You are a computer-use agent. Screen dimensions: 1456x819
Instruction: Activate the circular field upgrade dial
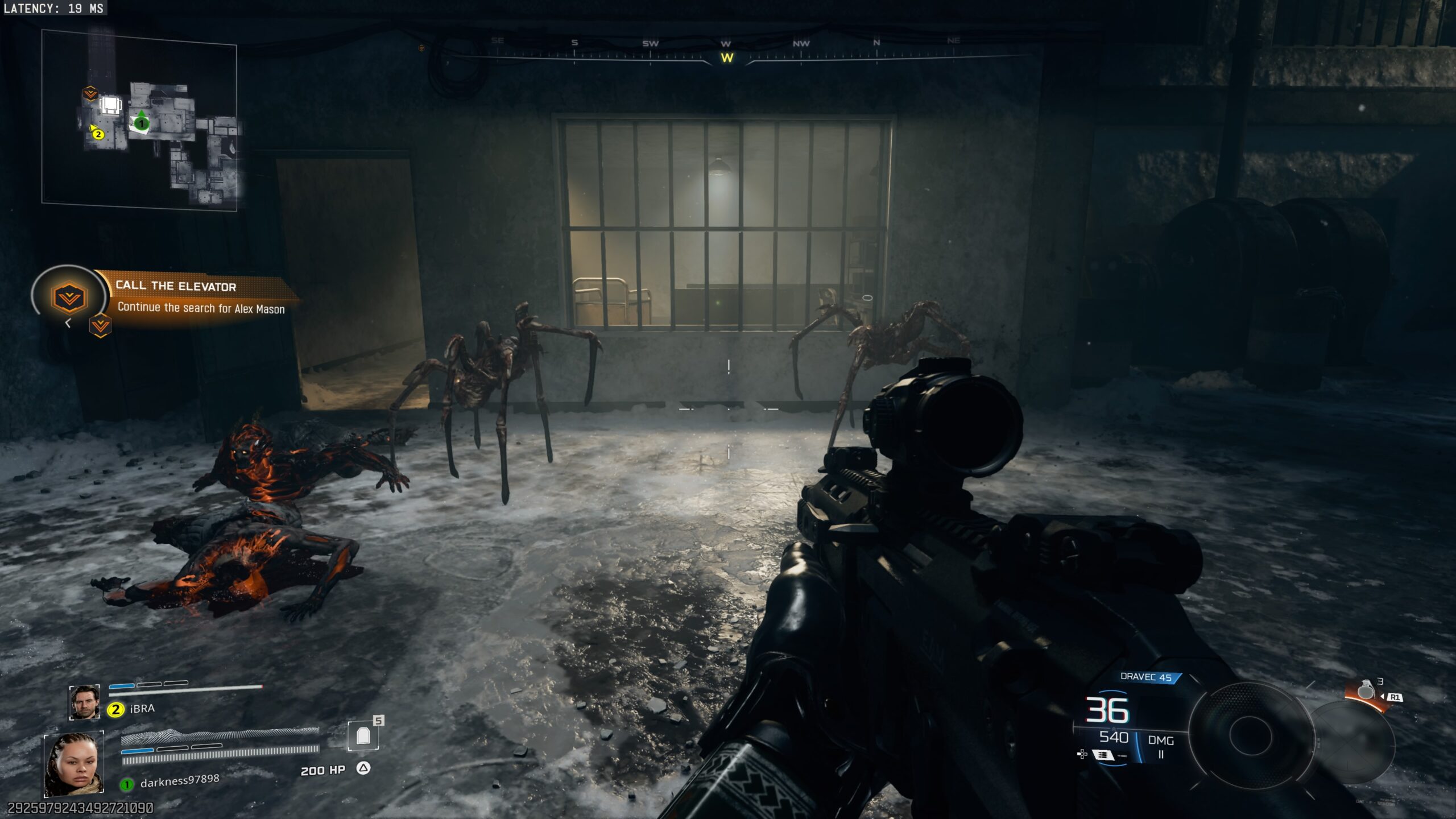coord(1250,735)
